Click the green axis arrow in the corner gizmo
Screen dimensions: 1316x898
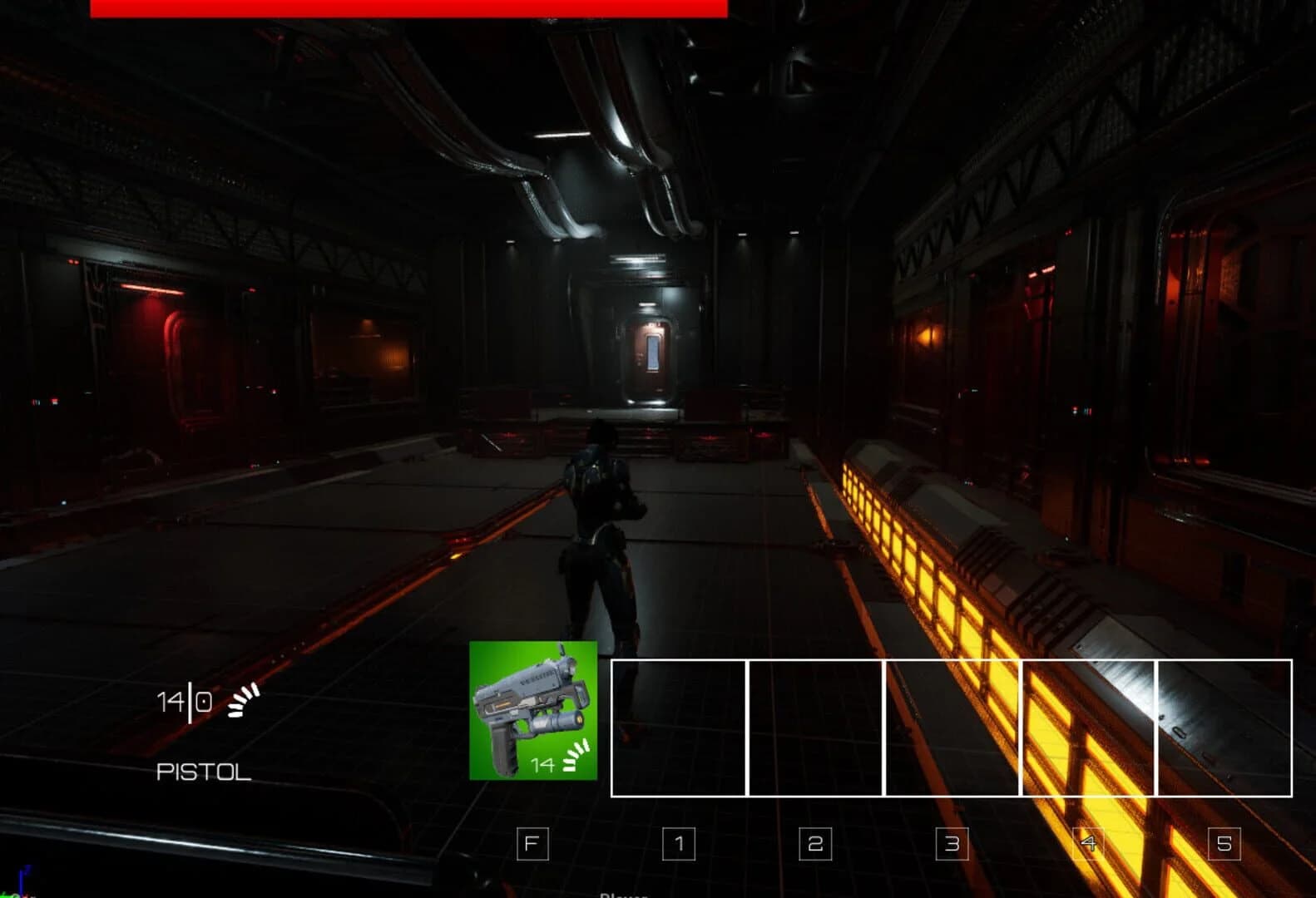click(x=7, y=894)
